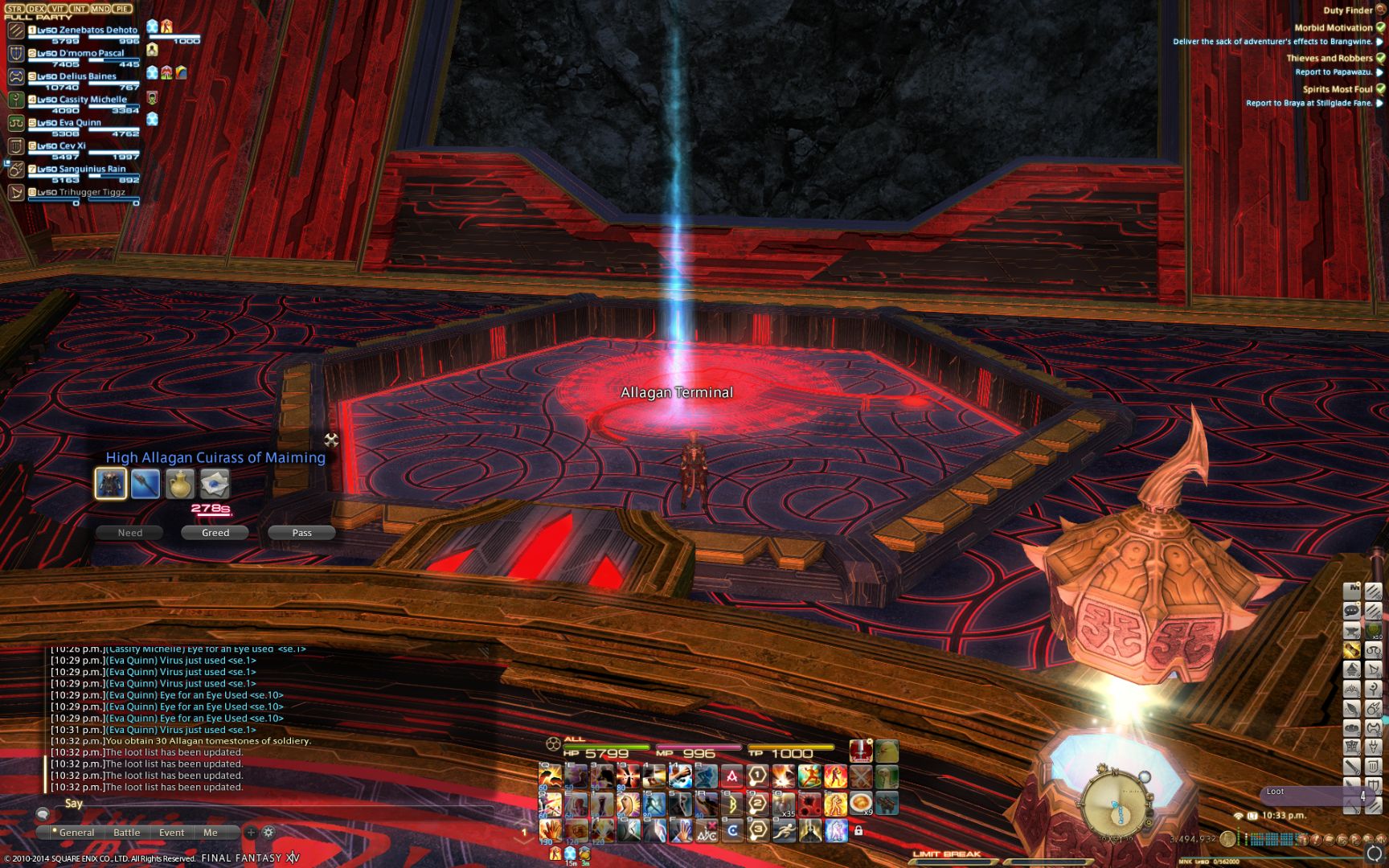Image resolution: width=1389 pixels, height=868 pixels.
Task: Switch to the Battle chat tab
Action: (126, 833)
